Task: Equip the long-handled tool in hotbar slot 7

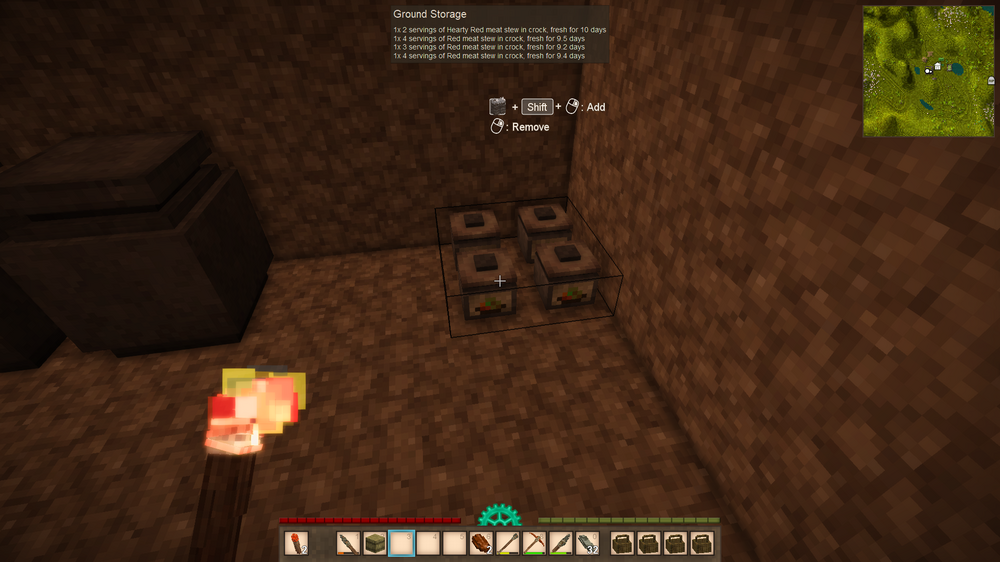Action: tap(508, 544)
